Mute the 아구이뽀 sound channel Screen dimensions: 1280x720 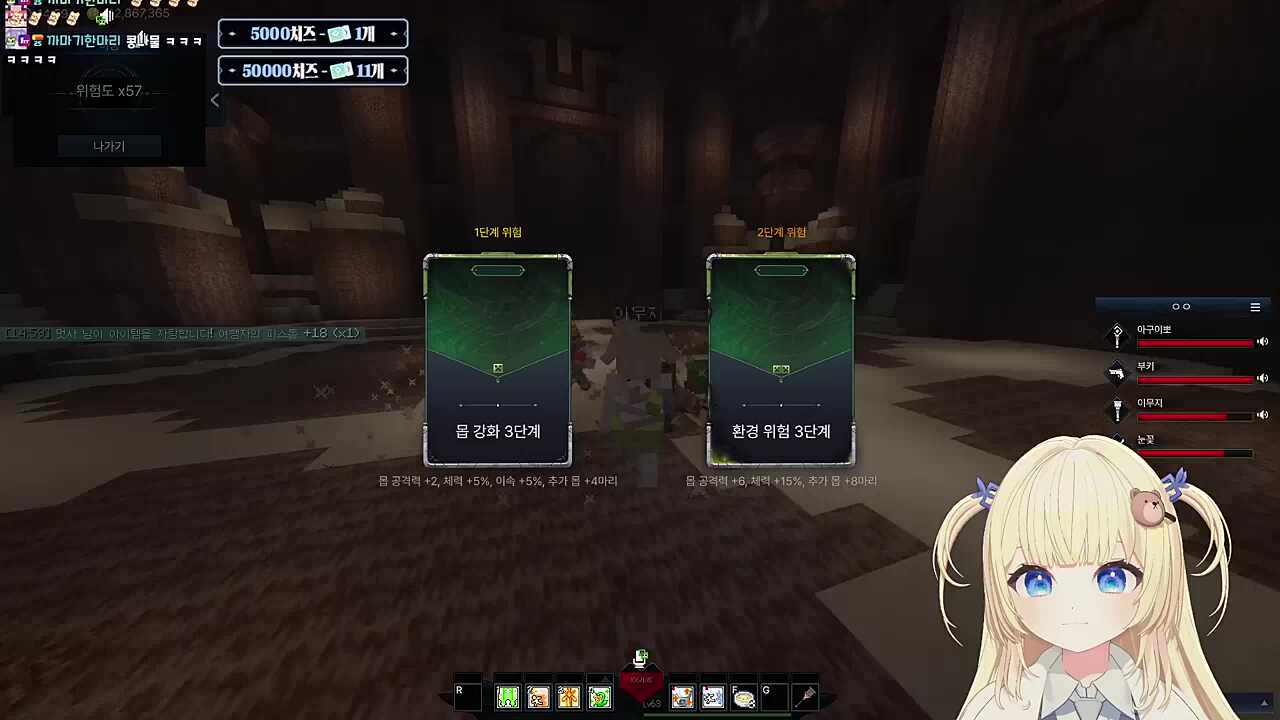click(x=1262, y=342)
